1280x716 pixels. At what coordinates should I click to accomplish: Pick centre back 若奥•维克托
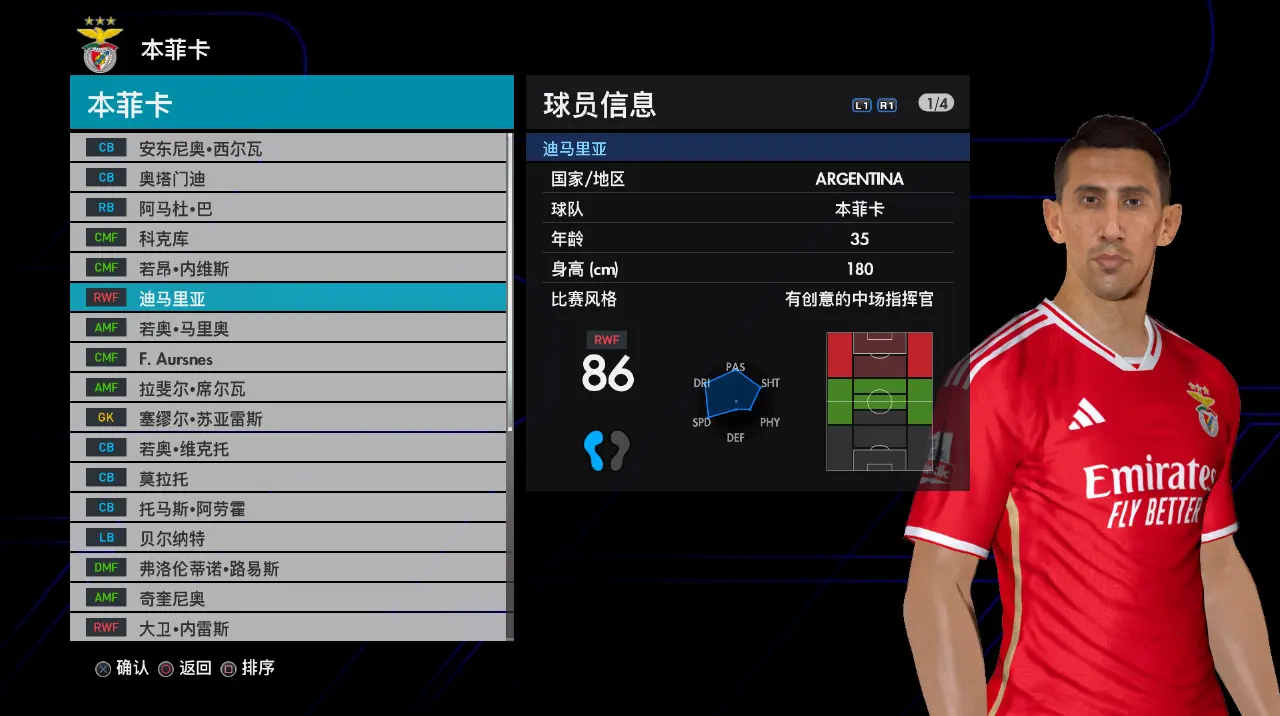click(x=288, y=448)
